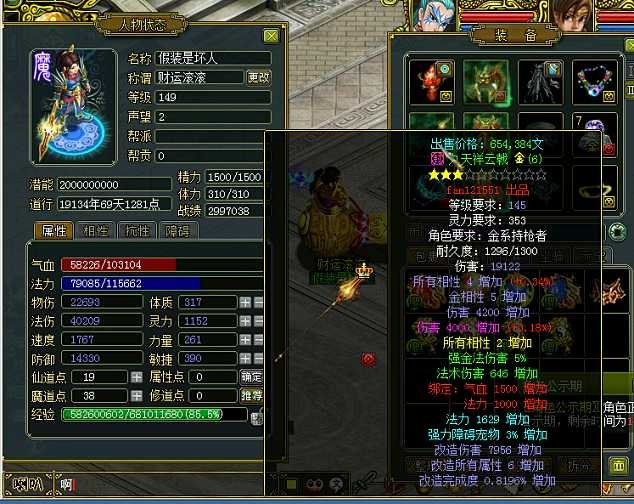
Task: Switch to the 属性 tab
Action: point(52,231)
